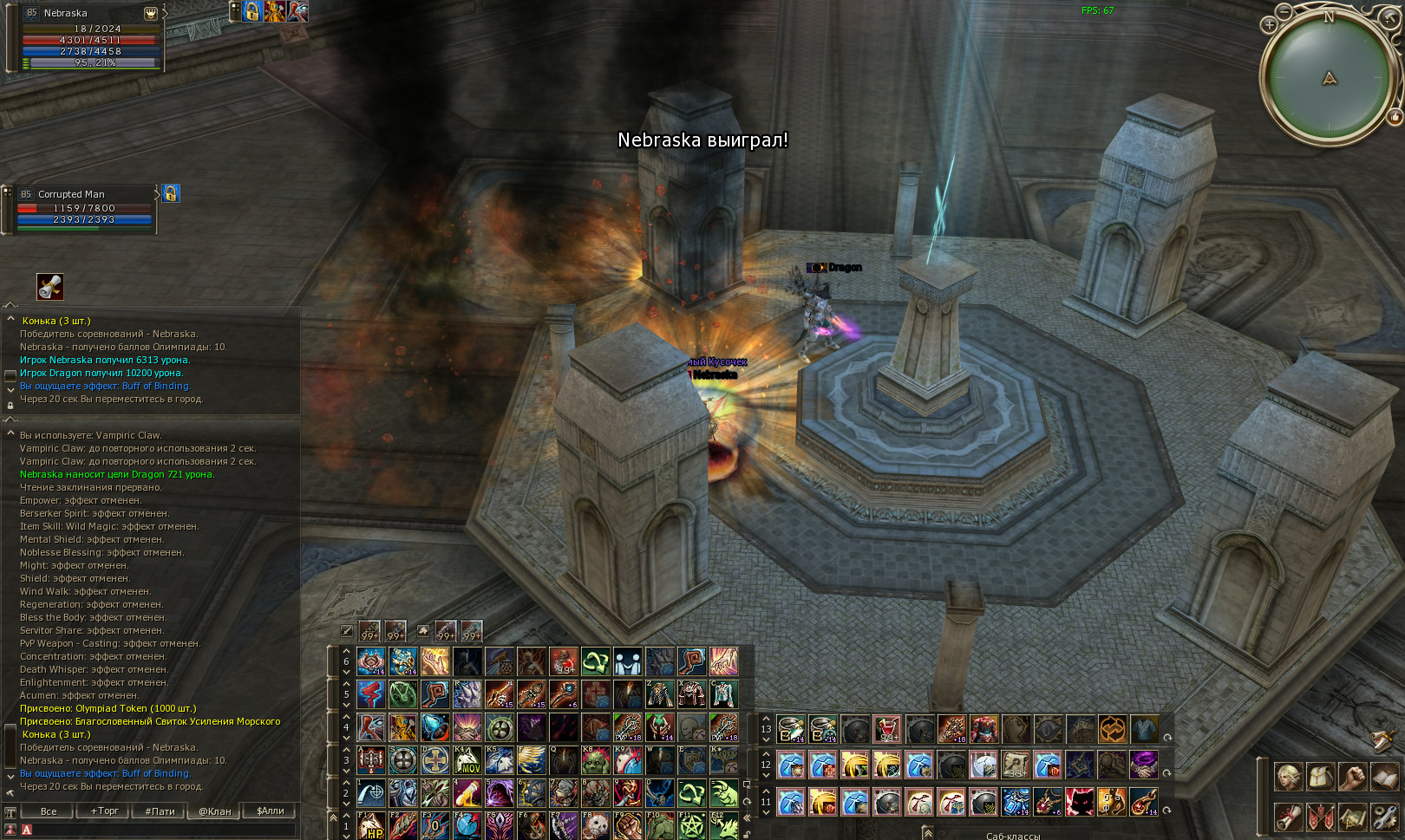The image size is (1405, 840).
Task: Click the two-people party icon on bar 6
Action: pos(628,662)
